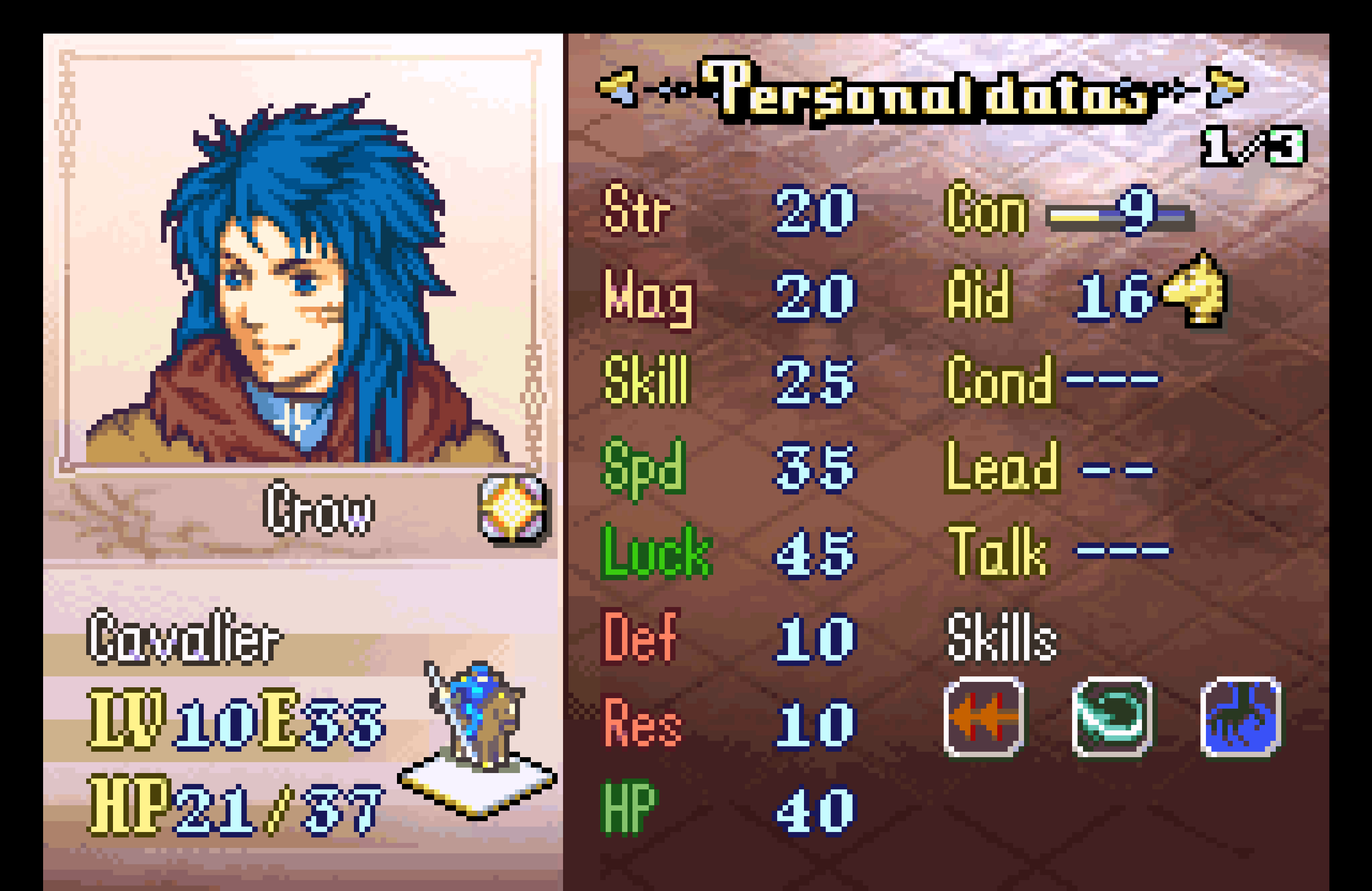Viewport: 1372px width, 891px height.
Task: Select the Skills label
Action: tap(1002, 637)
